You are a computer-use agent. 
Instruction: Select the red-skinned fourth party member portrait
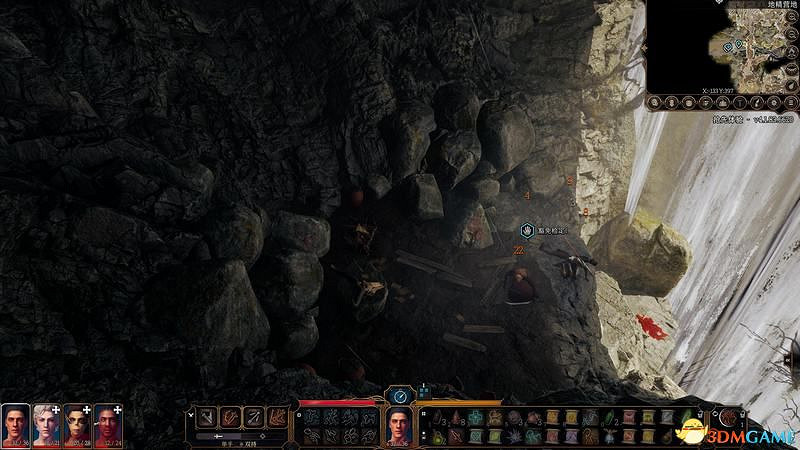point(107,424)
